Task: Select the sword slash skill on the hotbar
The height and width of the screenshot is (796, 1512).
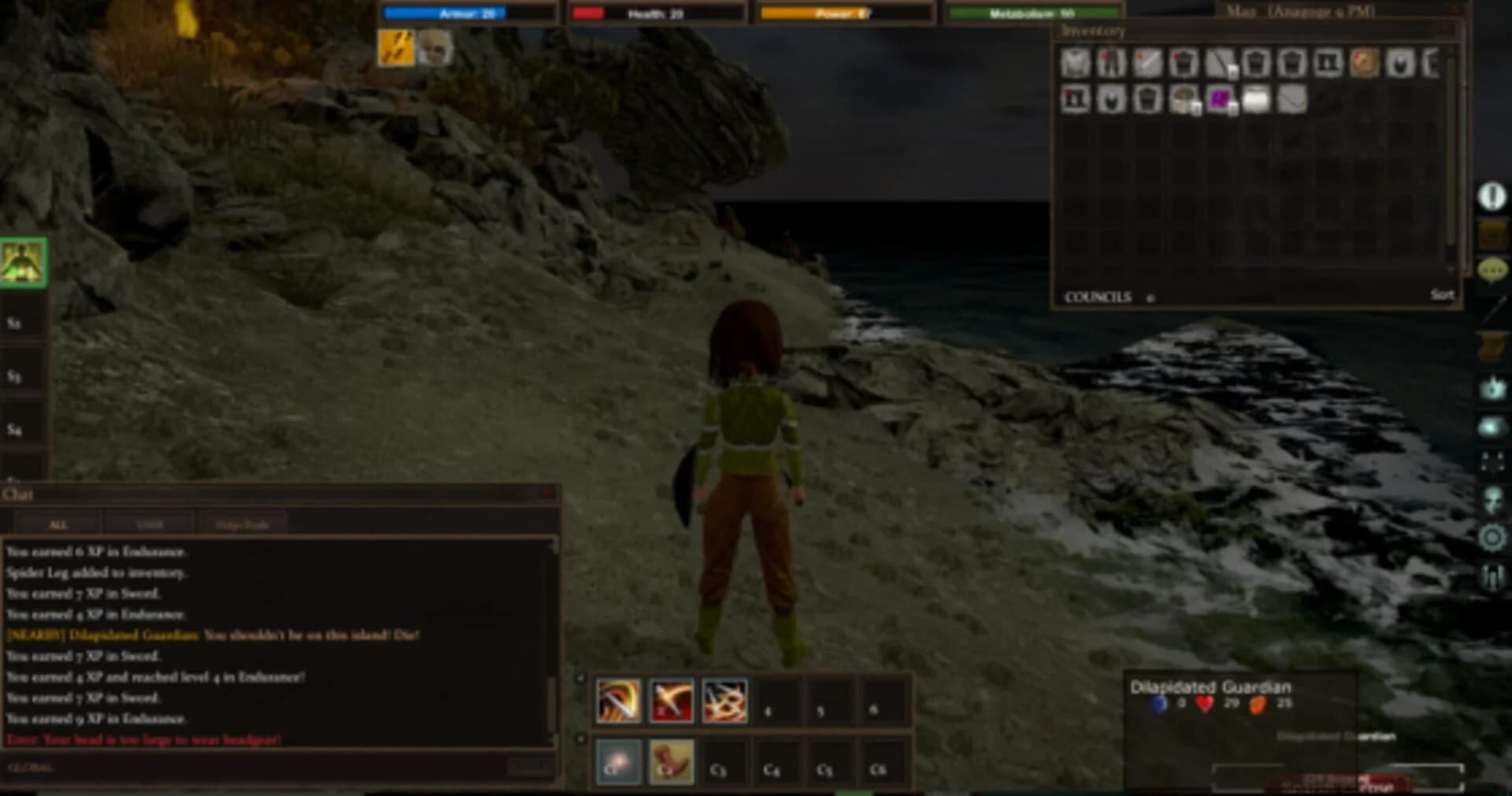Action: pyautogui.click(x=618, y=702)
